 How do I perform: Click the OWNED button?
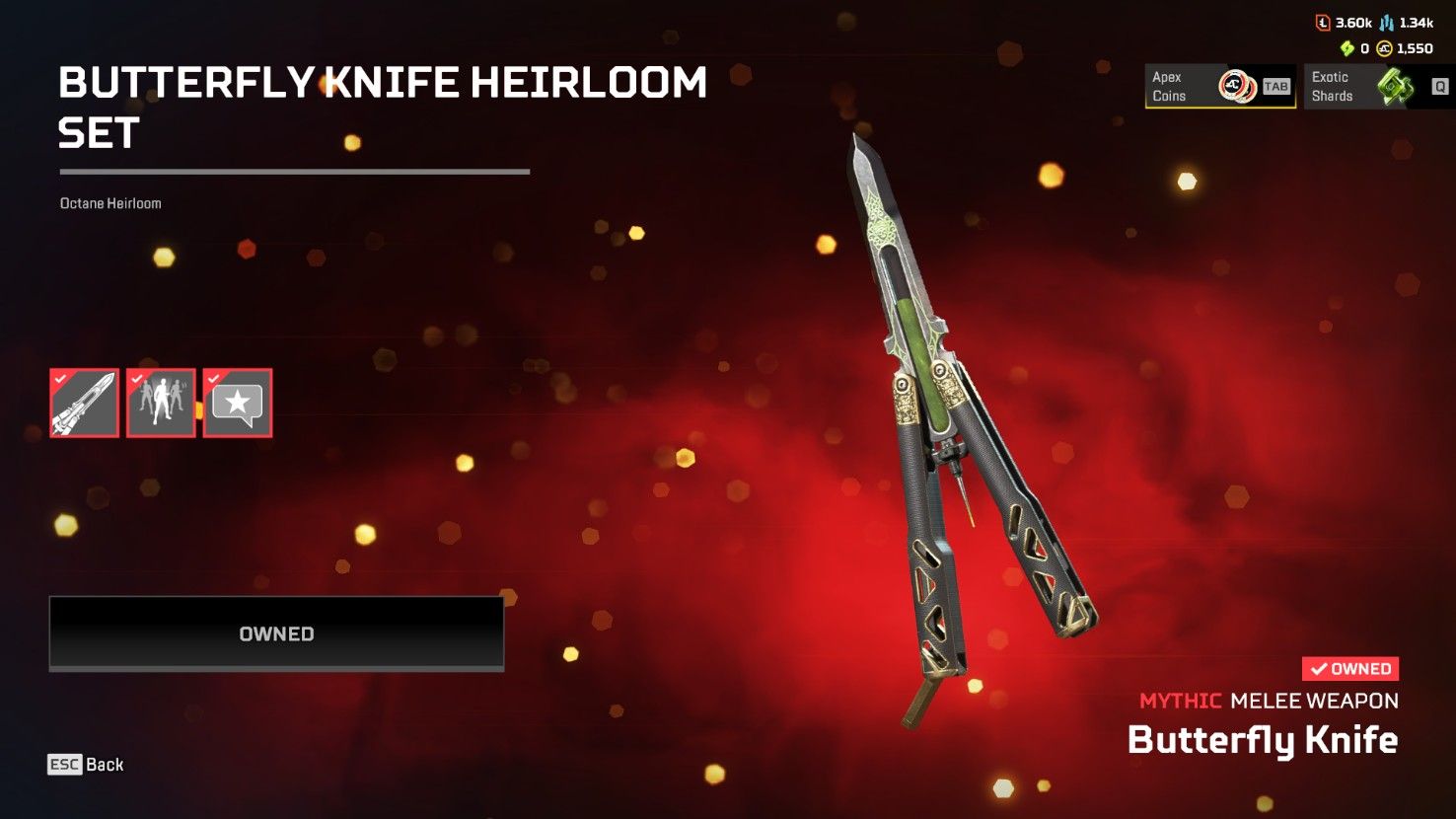tap(276, 633)
